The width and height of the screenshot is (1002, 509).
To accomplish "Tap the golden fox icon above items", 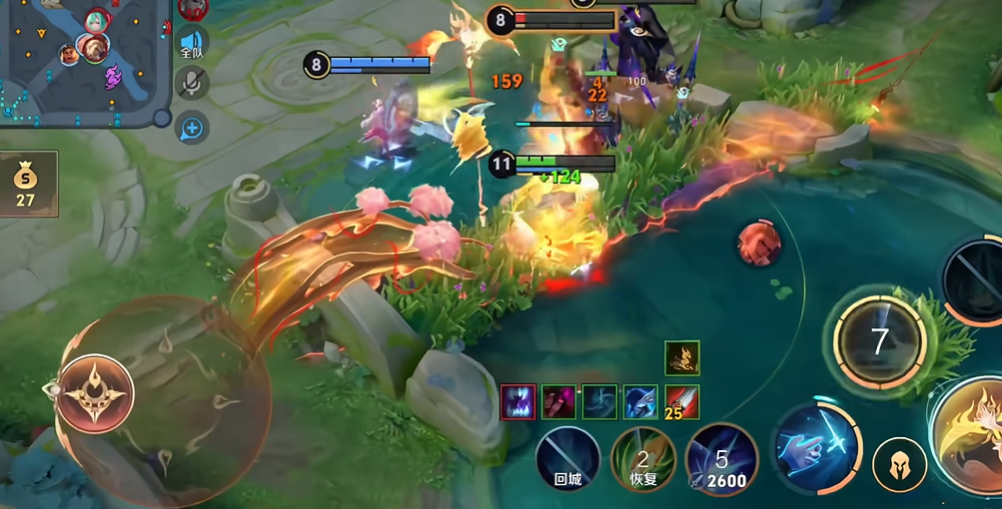I will [x=682, y=358].
